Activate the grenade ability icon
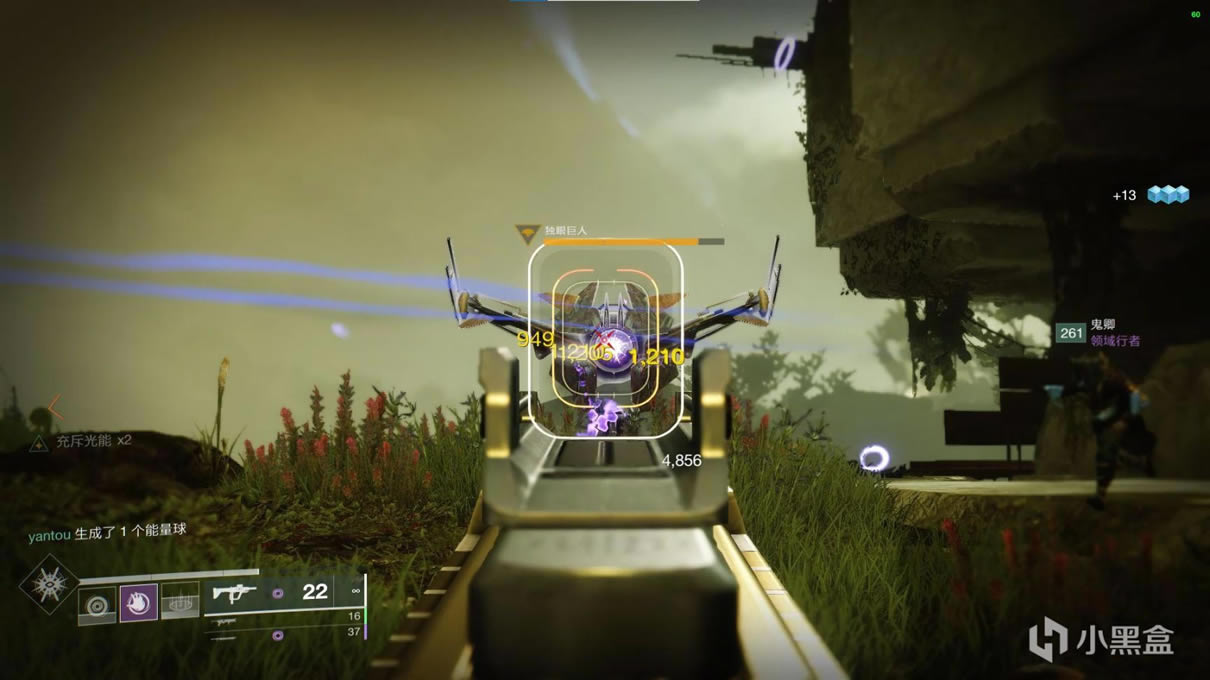Screen dimensions: 1210x680 pos(98,604)
